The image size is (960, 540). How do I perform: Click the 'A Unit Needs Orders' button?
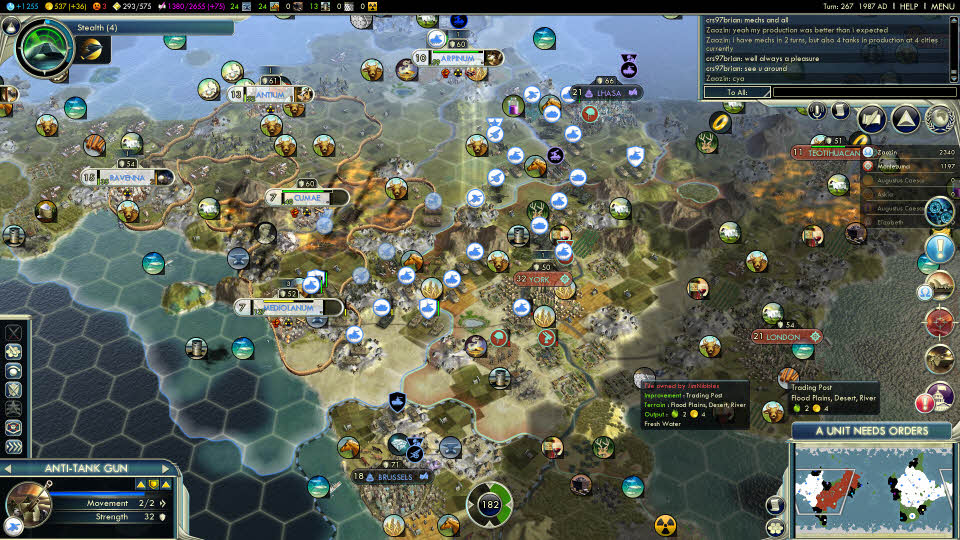(x=872, y=431)
